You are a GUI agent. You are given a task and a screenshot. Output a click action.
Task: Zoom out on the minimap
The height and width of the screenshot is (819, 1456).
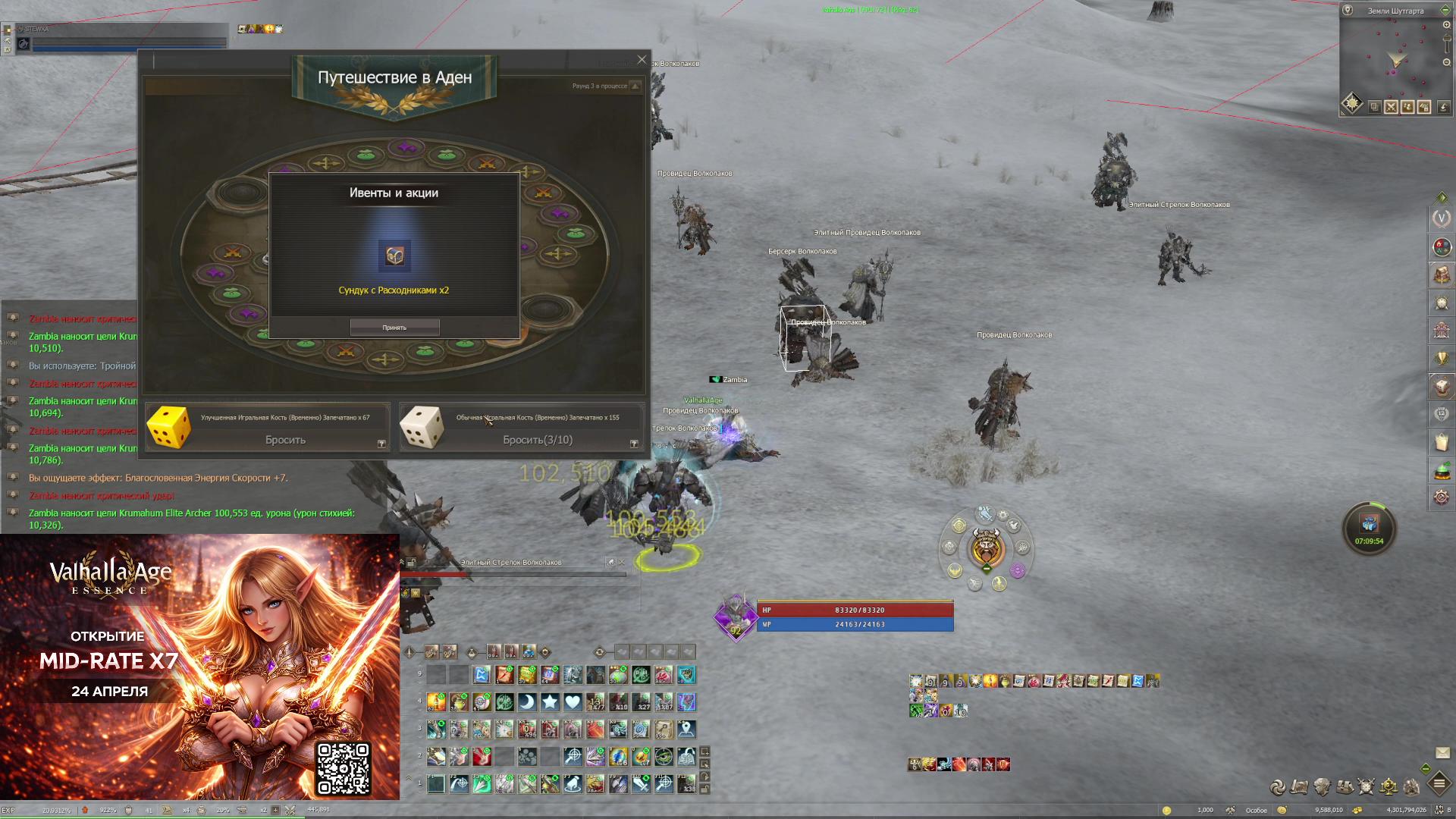[x=1446, y=62]
